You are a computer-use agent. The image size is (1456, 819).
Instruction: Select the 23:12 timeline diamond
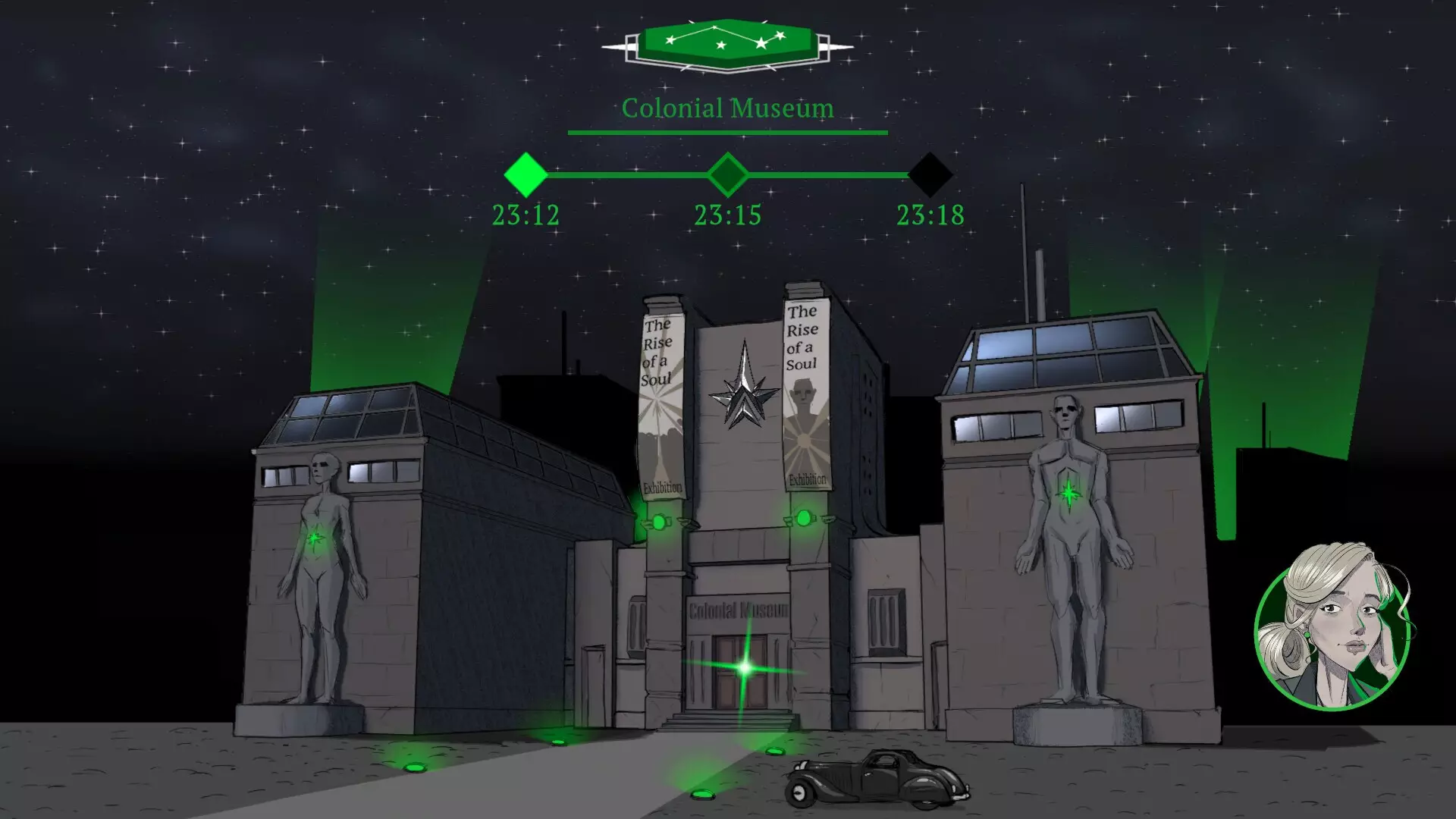[x=526, y=175]
